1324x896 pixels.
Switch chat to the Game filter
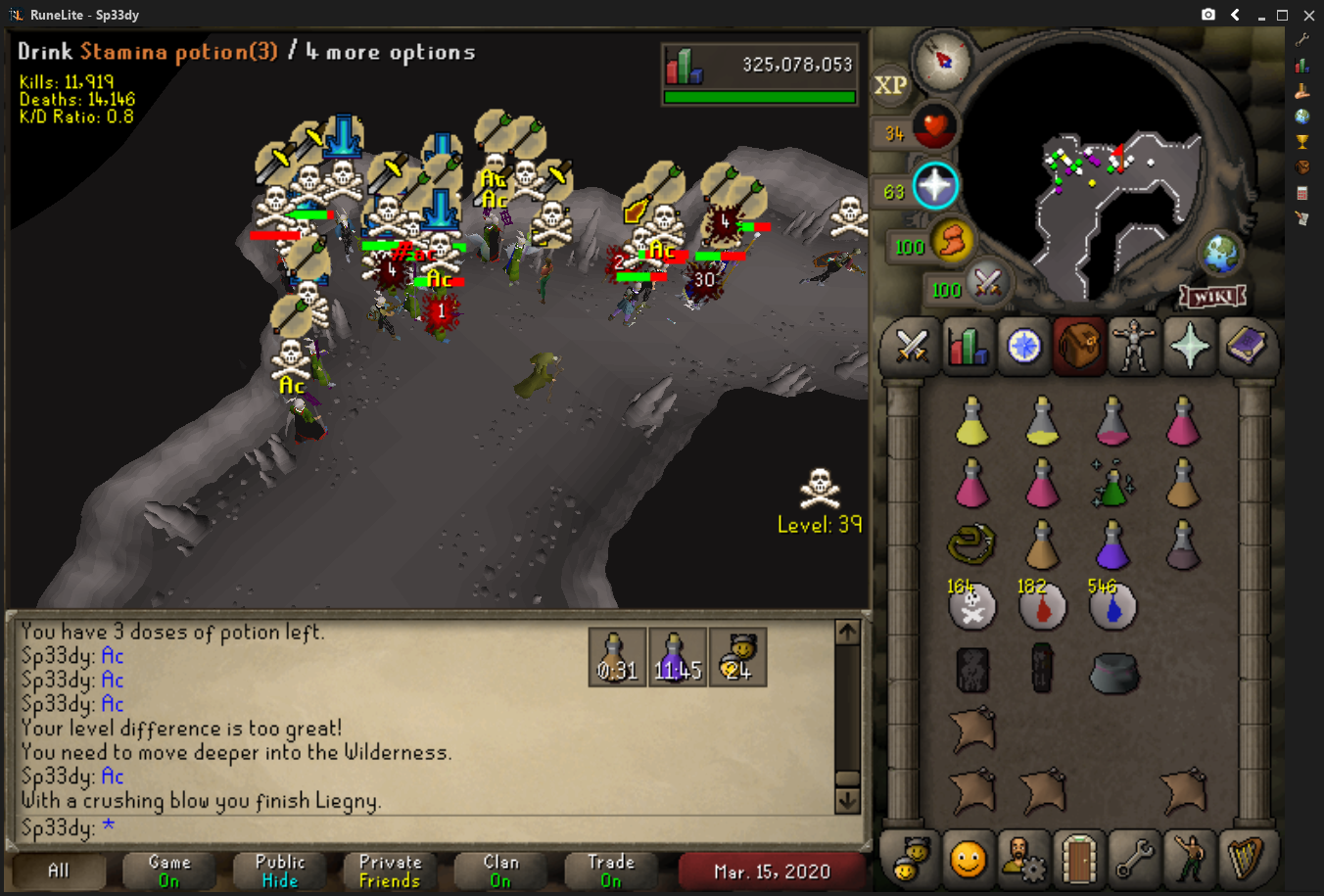click(169, 870)
